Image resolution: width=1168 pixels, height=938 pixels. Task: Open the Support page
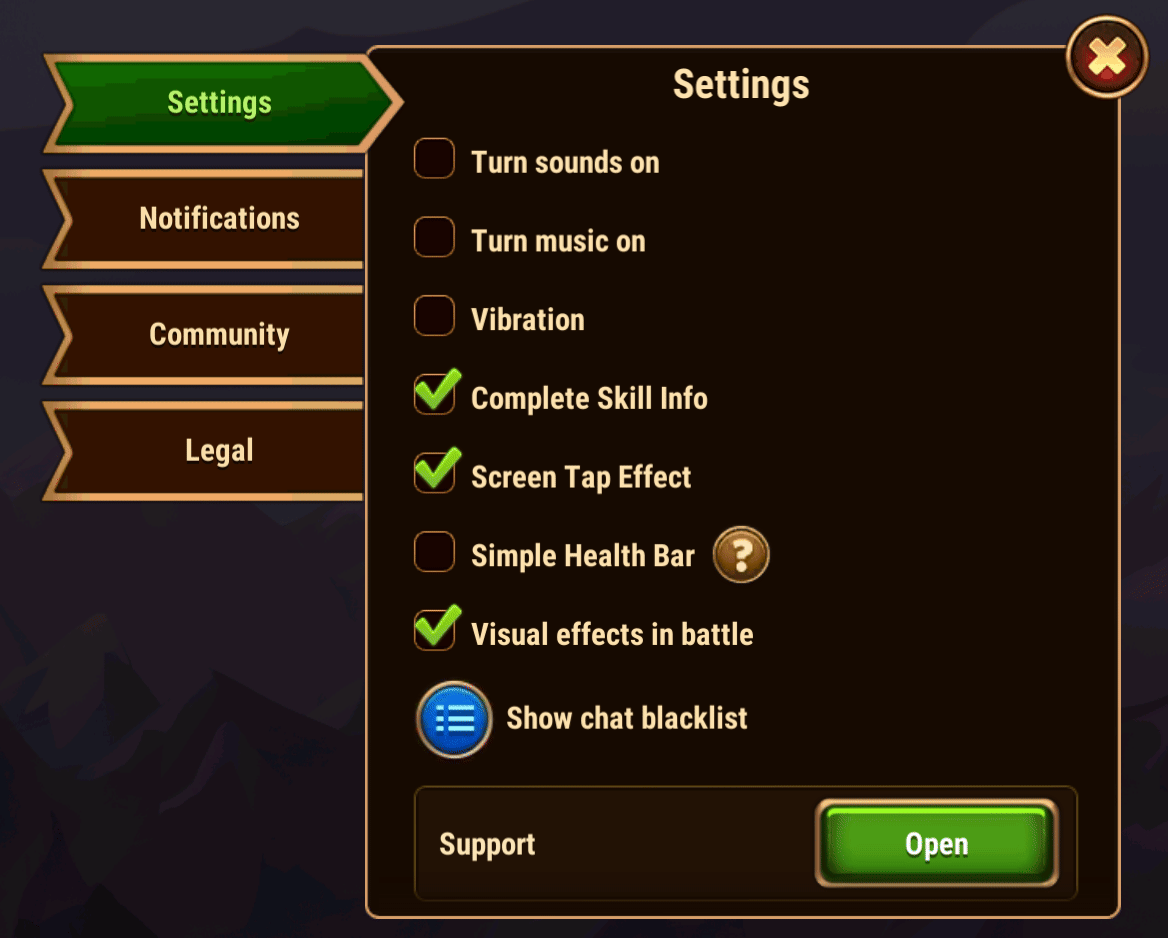click(936, 844)
